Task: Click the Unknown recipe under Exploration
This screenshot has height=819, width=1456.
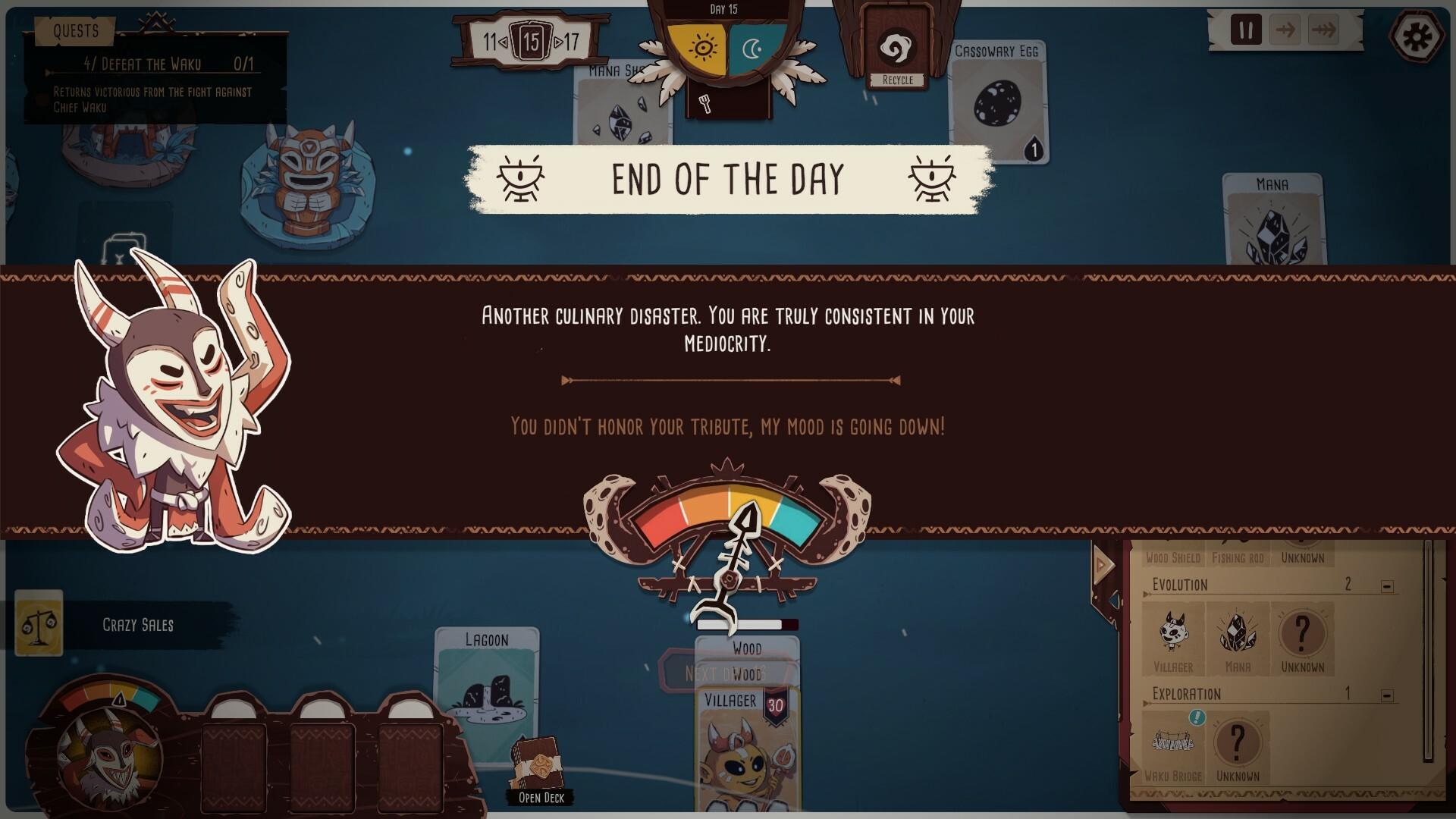Action: tap(1238, 743)
